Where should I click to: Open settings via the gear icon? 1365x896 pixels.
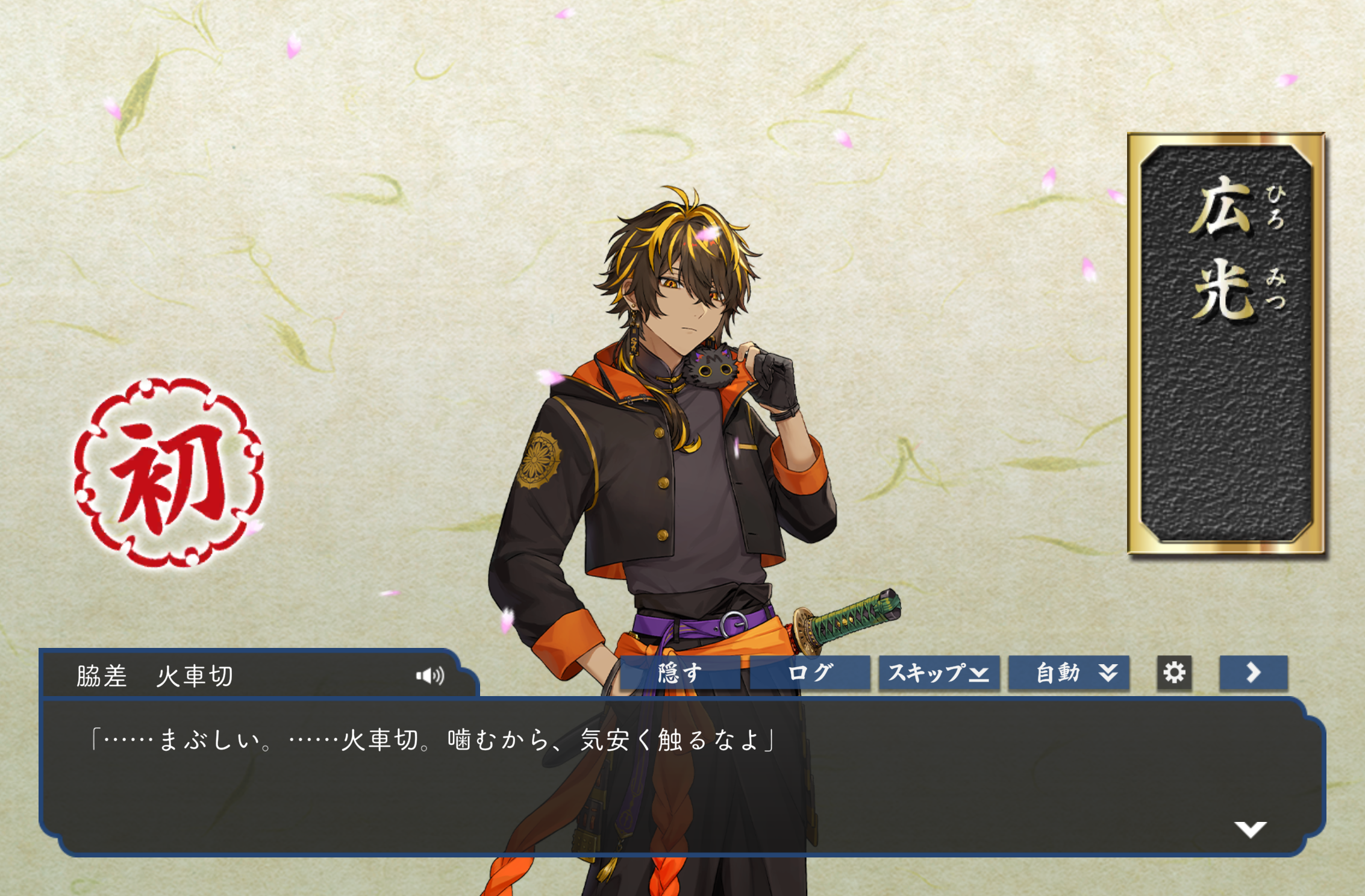tap(1174, 673)
